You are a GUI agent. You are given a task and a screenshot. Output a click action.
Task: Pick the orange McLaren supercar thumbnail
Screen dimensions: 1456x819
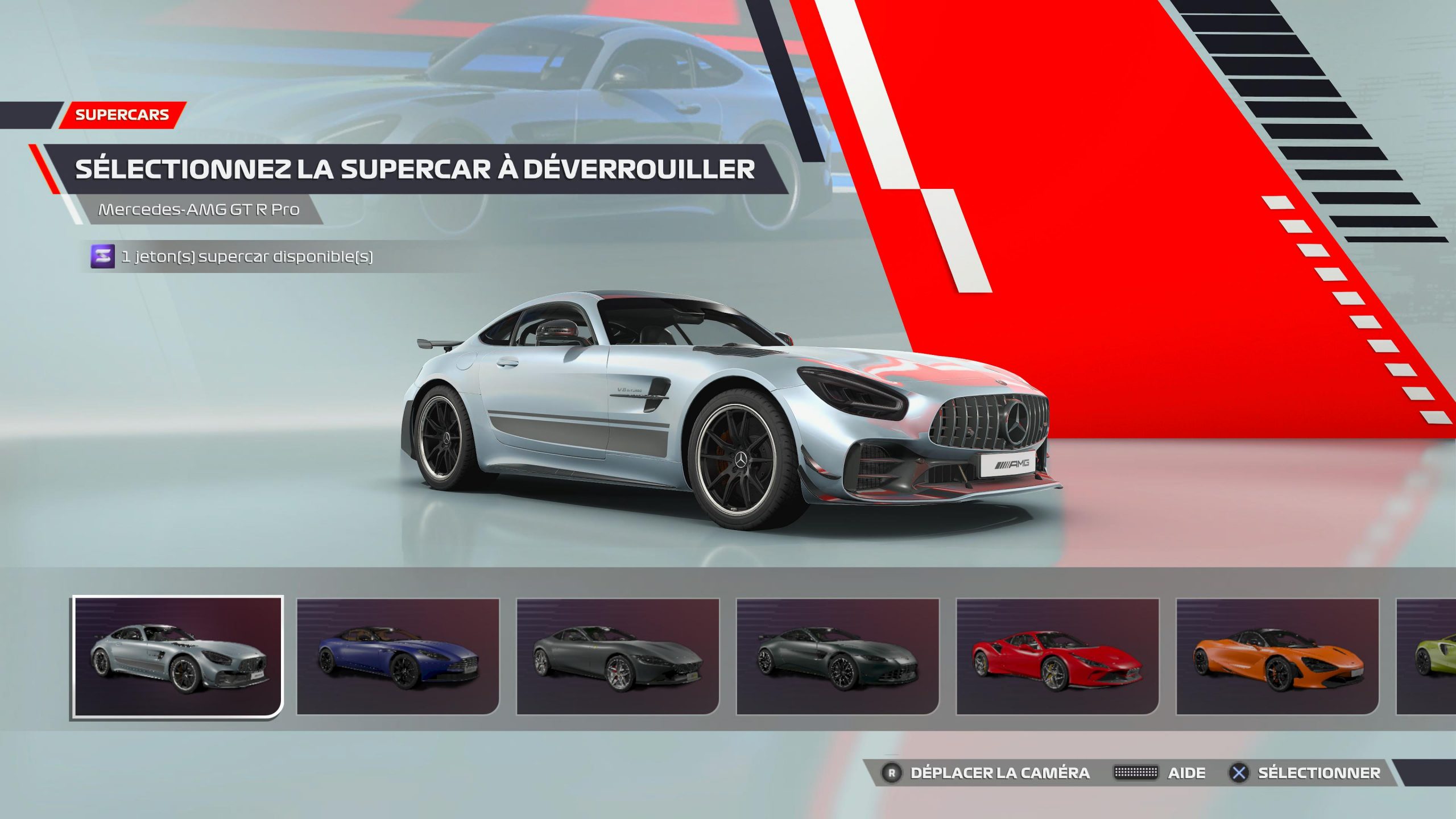tap(1277, 657)
